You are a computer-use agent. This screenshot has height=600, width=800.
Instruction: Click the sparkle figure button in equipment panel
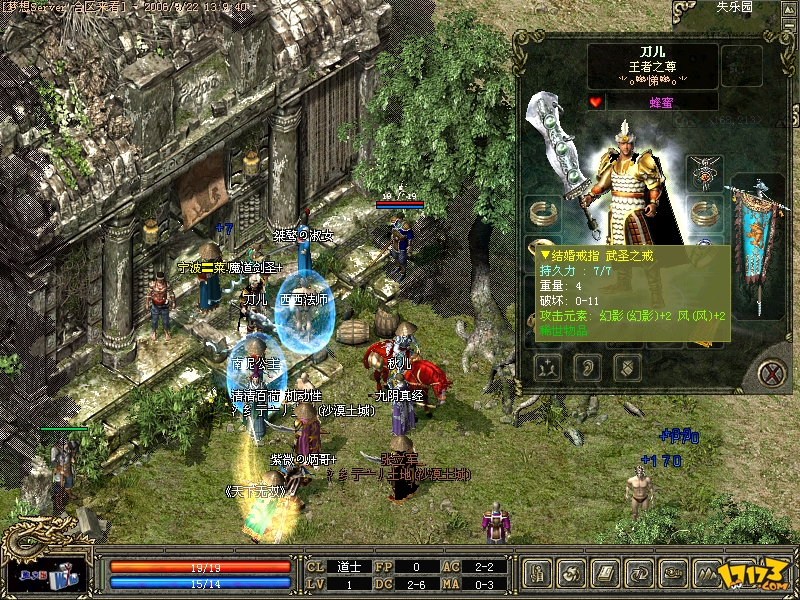pos(548,367)
